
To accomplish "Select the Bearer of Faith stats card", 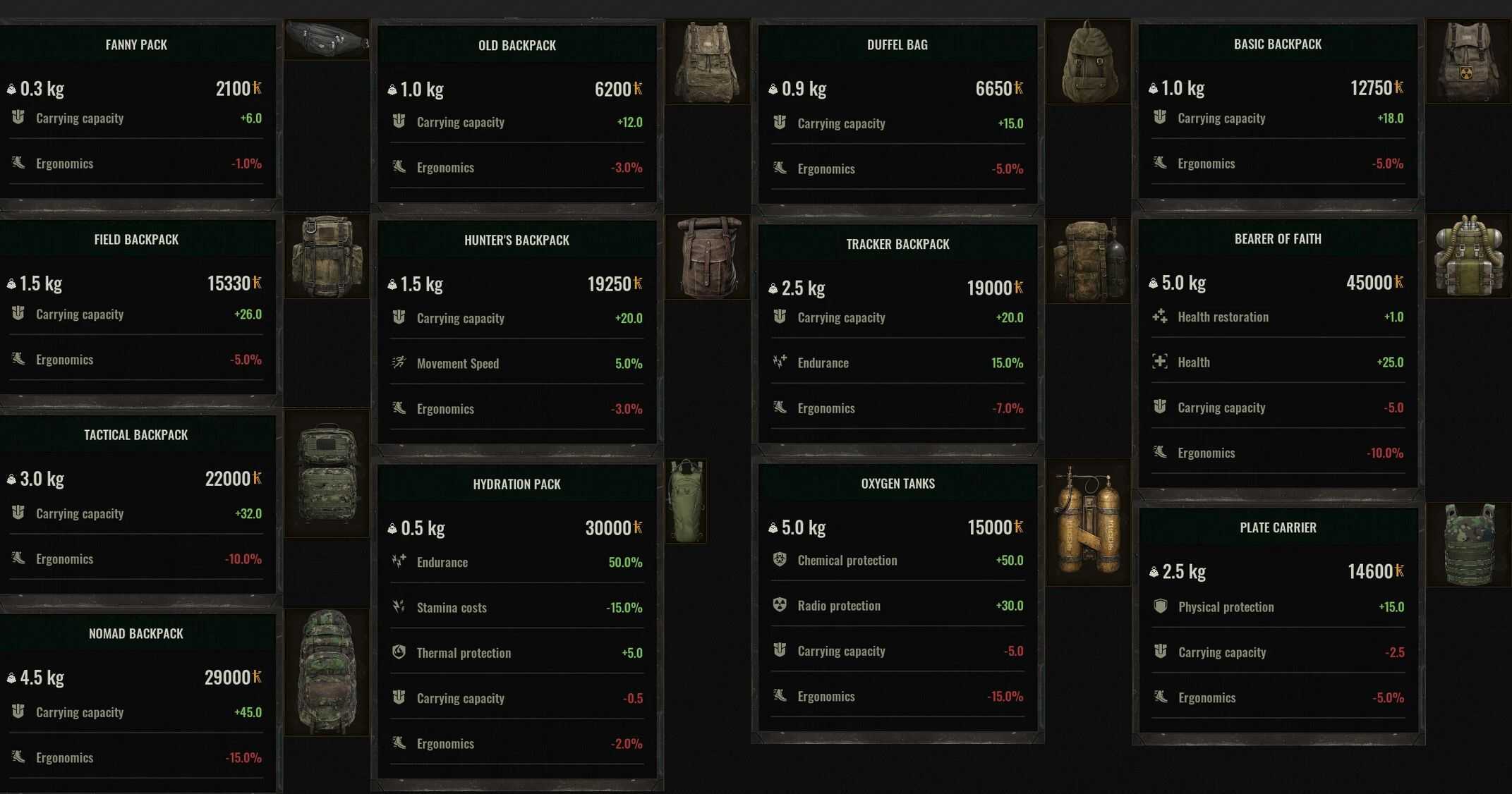I will coord(1278,353).
